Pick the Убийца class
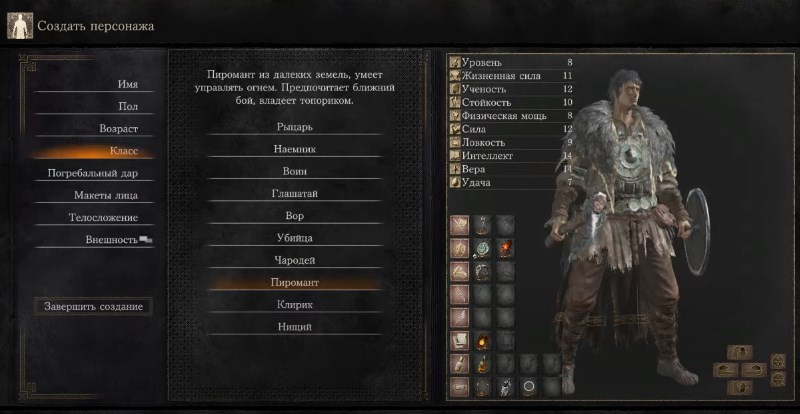Viewport: 800px width, 414px height. click(x=294, y=238)
